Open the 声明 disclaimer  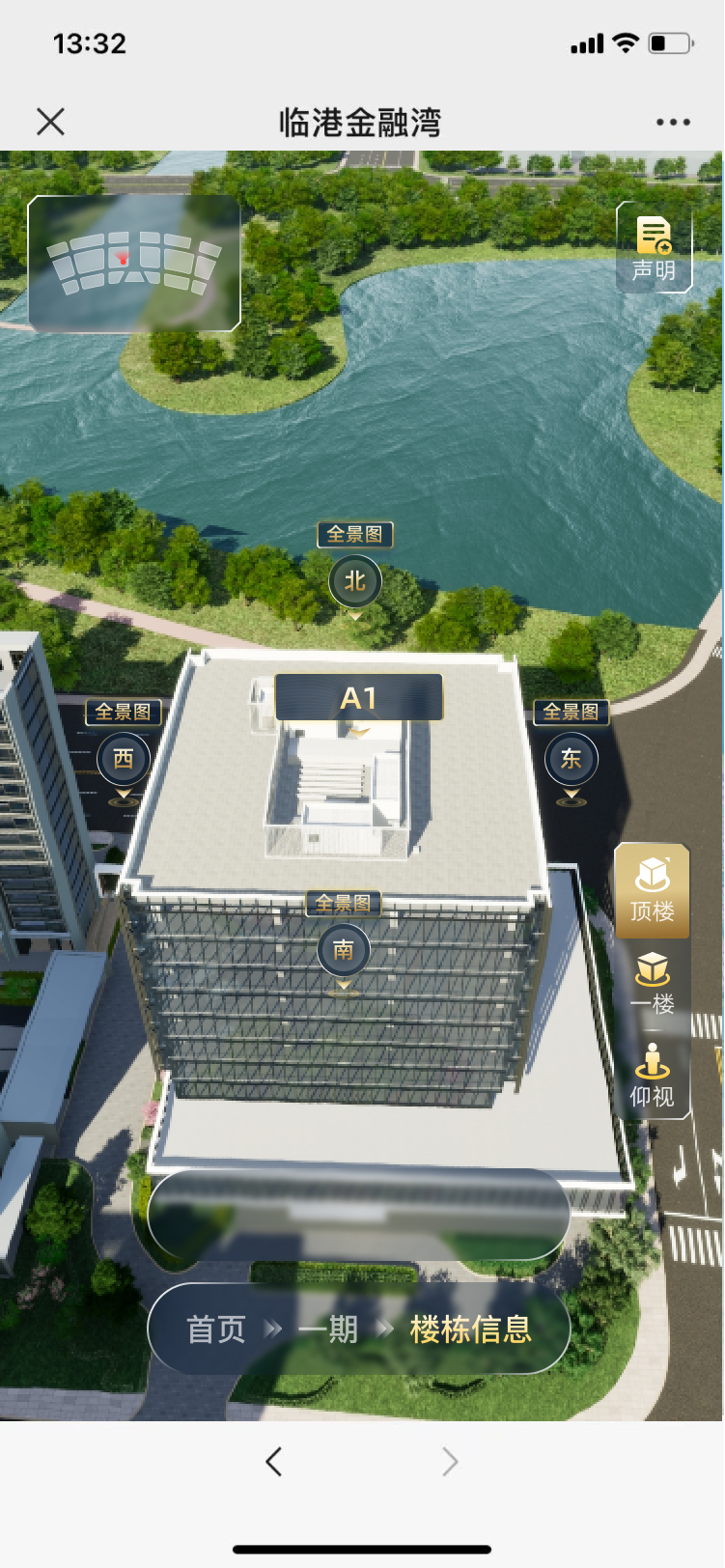(654, 248)
